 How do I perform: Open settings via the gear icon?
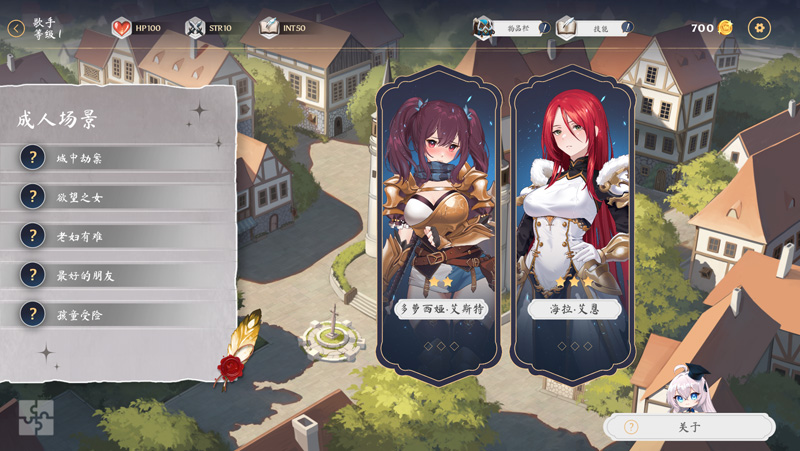759,28
